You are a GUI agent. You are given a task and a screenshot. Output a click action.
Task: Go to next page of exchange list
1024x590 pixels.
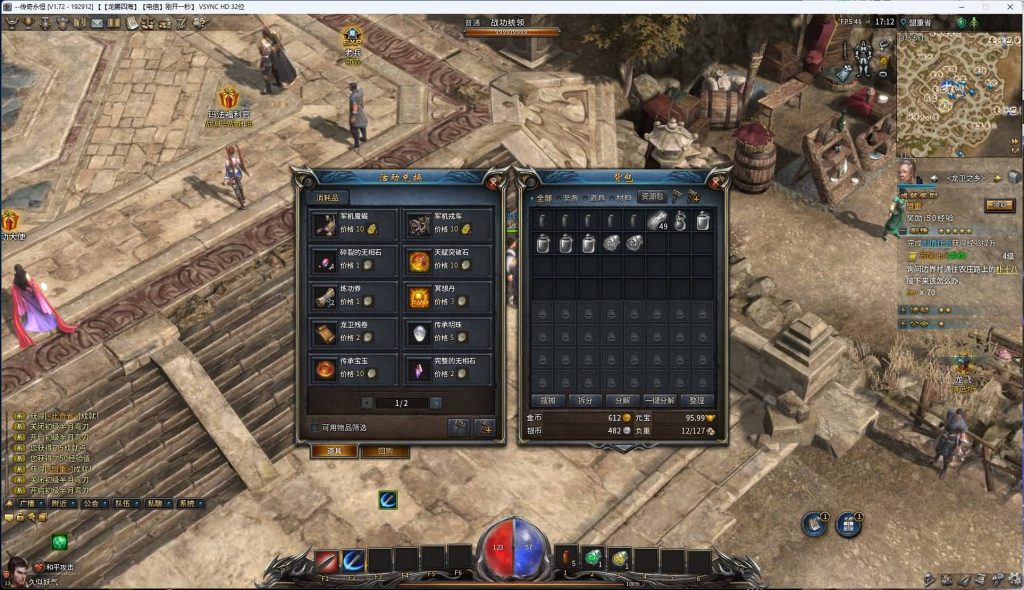pos(436,403)
